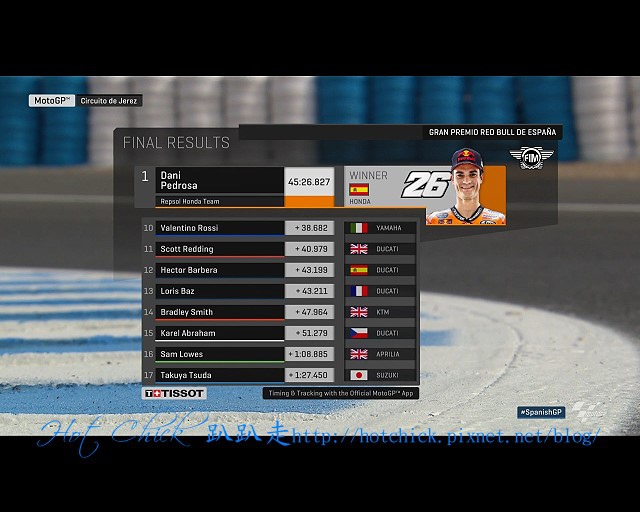This screenshot has height=512, width=640.
Task: Click Hector Barbera's results entry
Action: (x=220, y=270)
